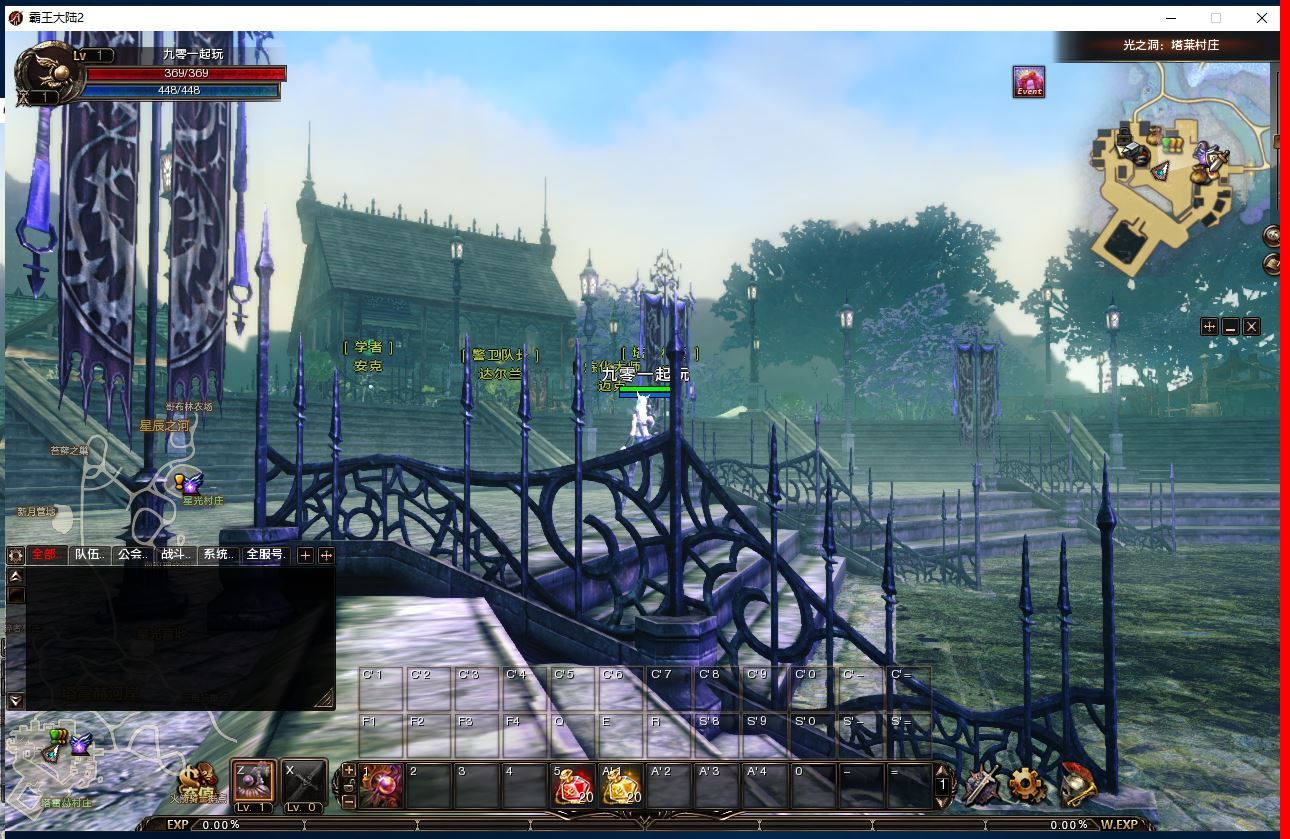Viewport: 1290px width, 839px height.
Task: Click the quest marker on the minimap
Action: (x=1172, y=144)
